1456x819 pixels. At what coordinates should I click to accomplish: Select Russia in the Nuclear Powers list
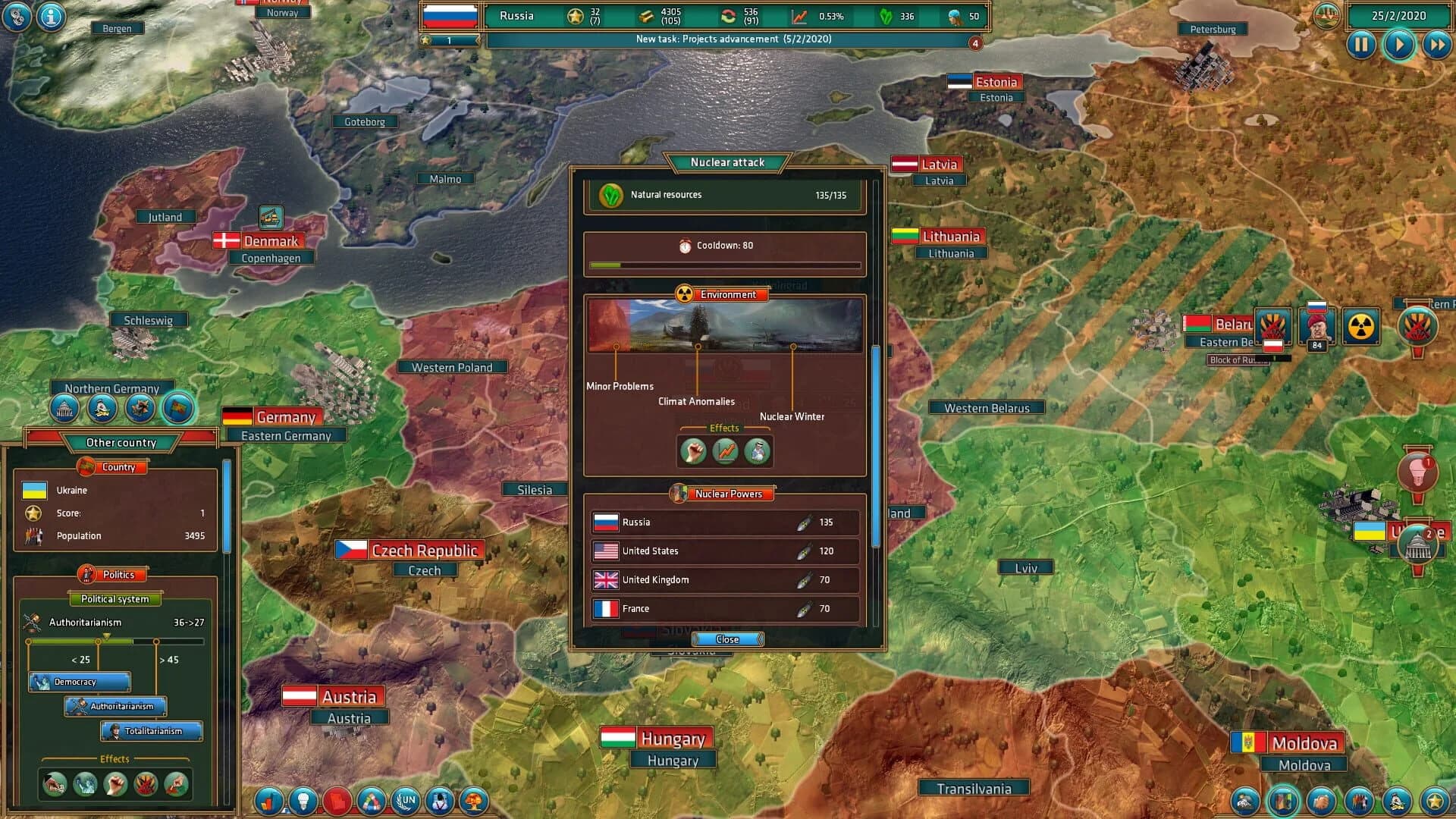[724, 522]
